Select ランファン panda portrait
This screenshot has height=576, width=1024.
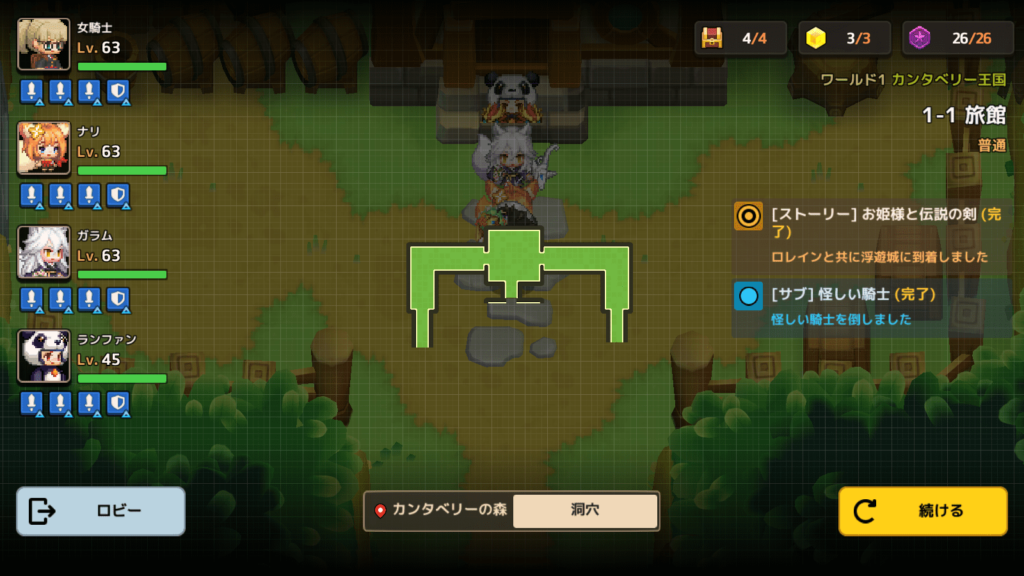point(44,356)
